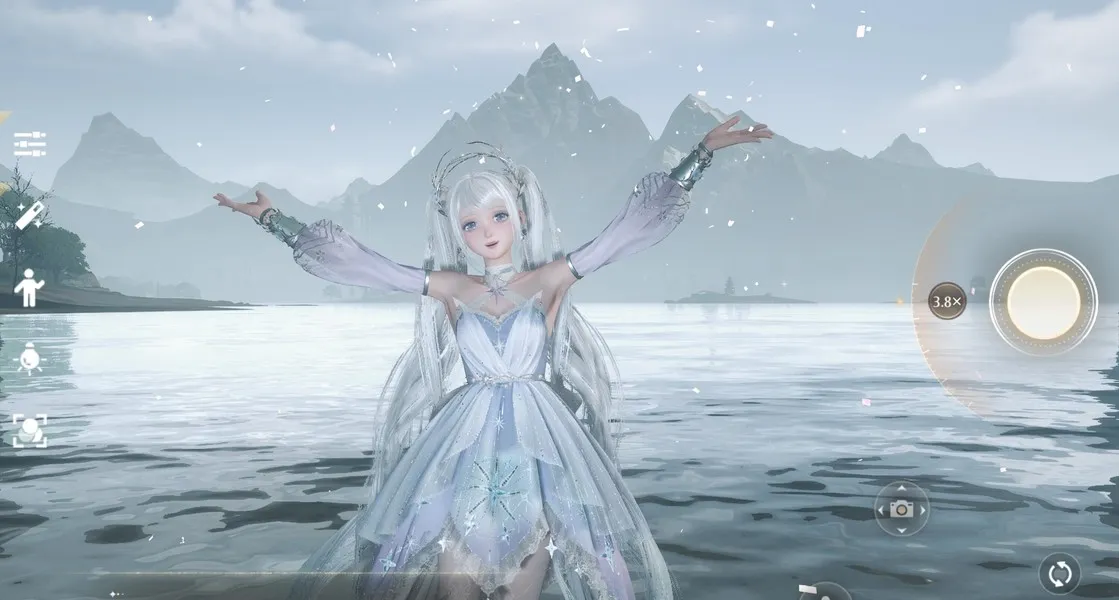Open the camera settings sliders icon
1119x600 pixels.
(30, 145)
